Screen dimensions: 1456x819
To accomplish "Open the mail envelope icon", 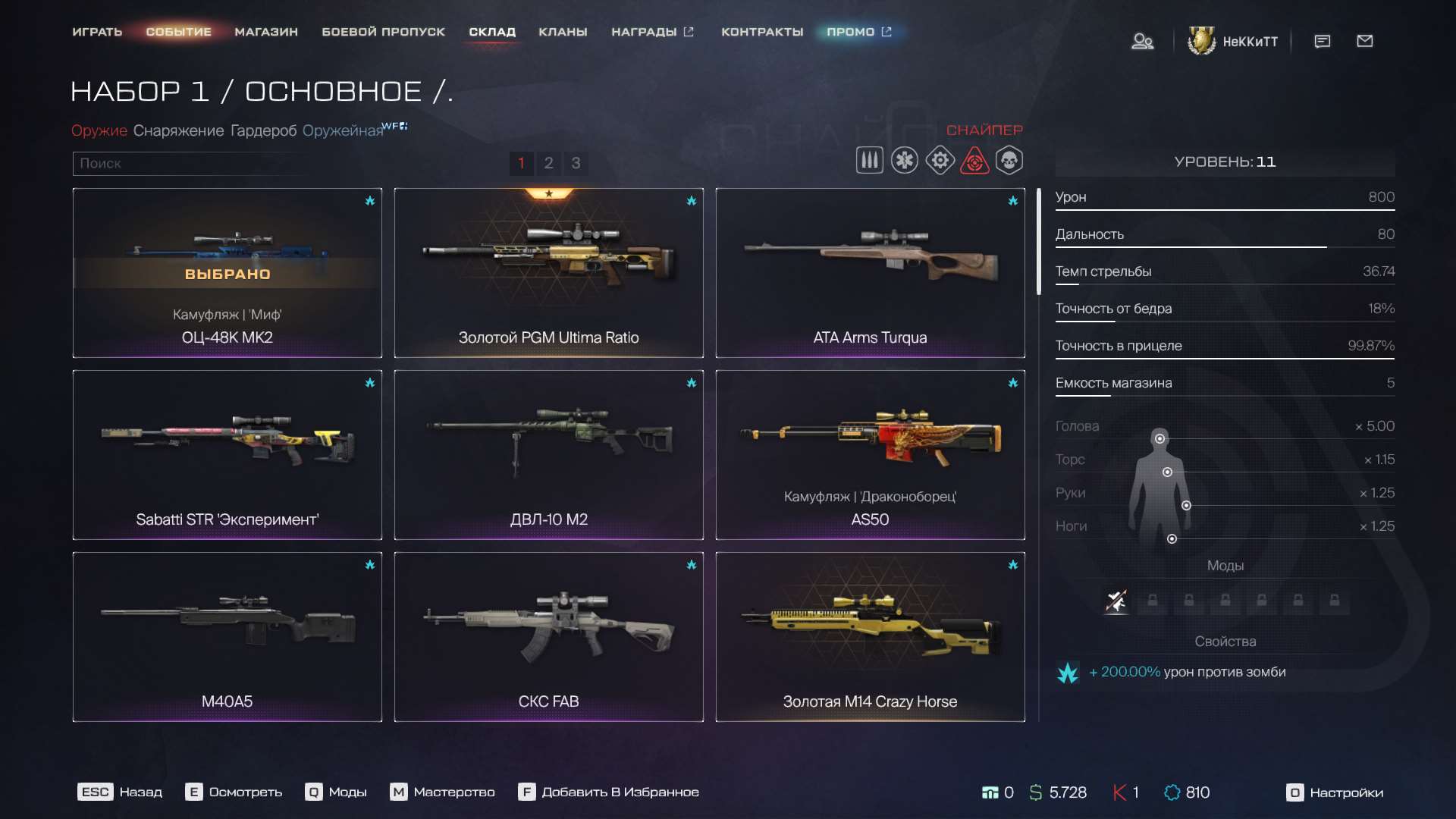I will click(x=1365, y=42).
